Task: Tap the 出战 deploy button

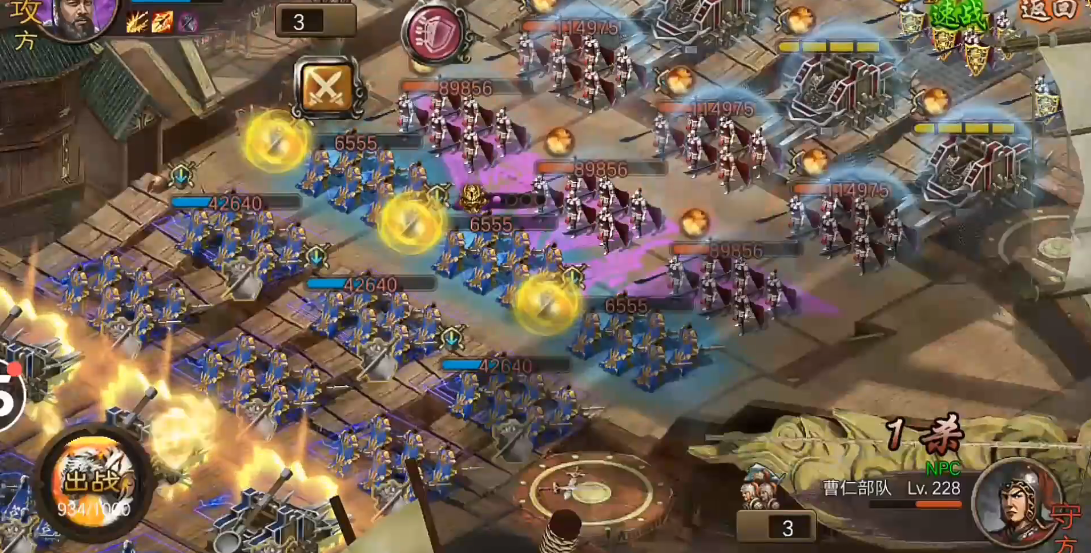Action: (x=96, y=482)
